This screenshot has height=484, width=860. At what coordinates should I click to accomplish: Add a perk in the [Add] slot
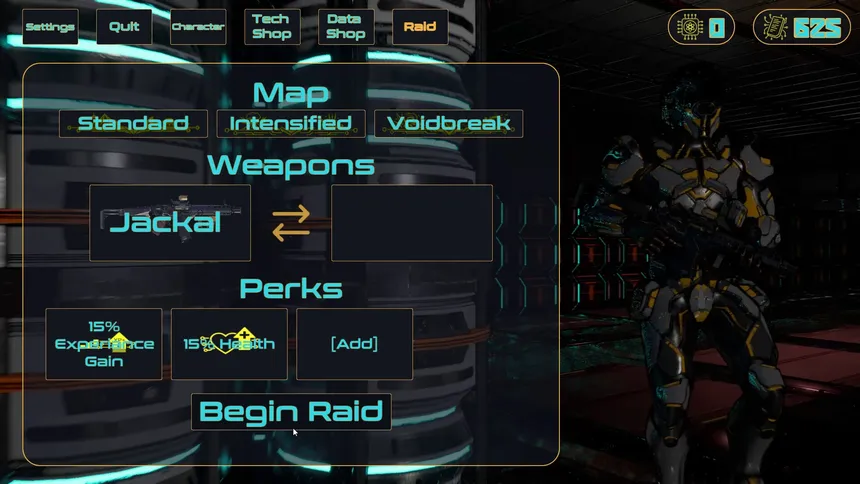tap(354, 344)
